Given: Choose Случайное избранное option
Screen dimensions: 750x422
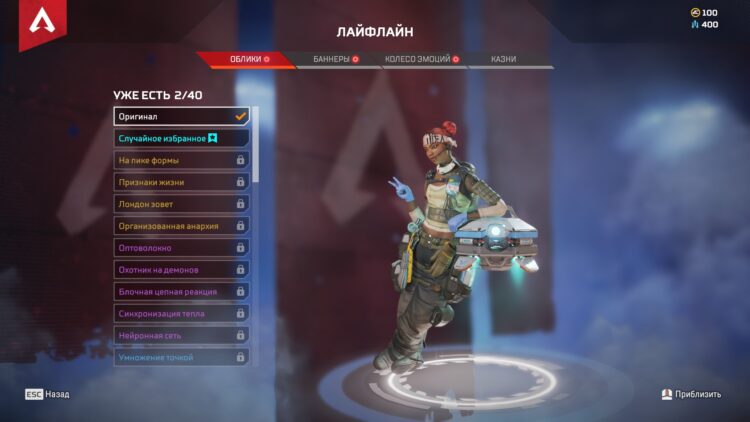Looking at the screenshot, I should pyautogui.click(x=181, y=138).
